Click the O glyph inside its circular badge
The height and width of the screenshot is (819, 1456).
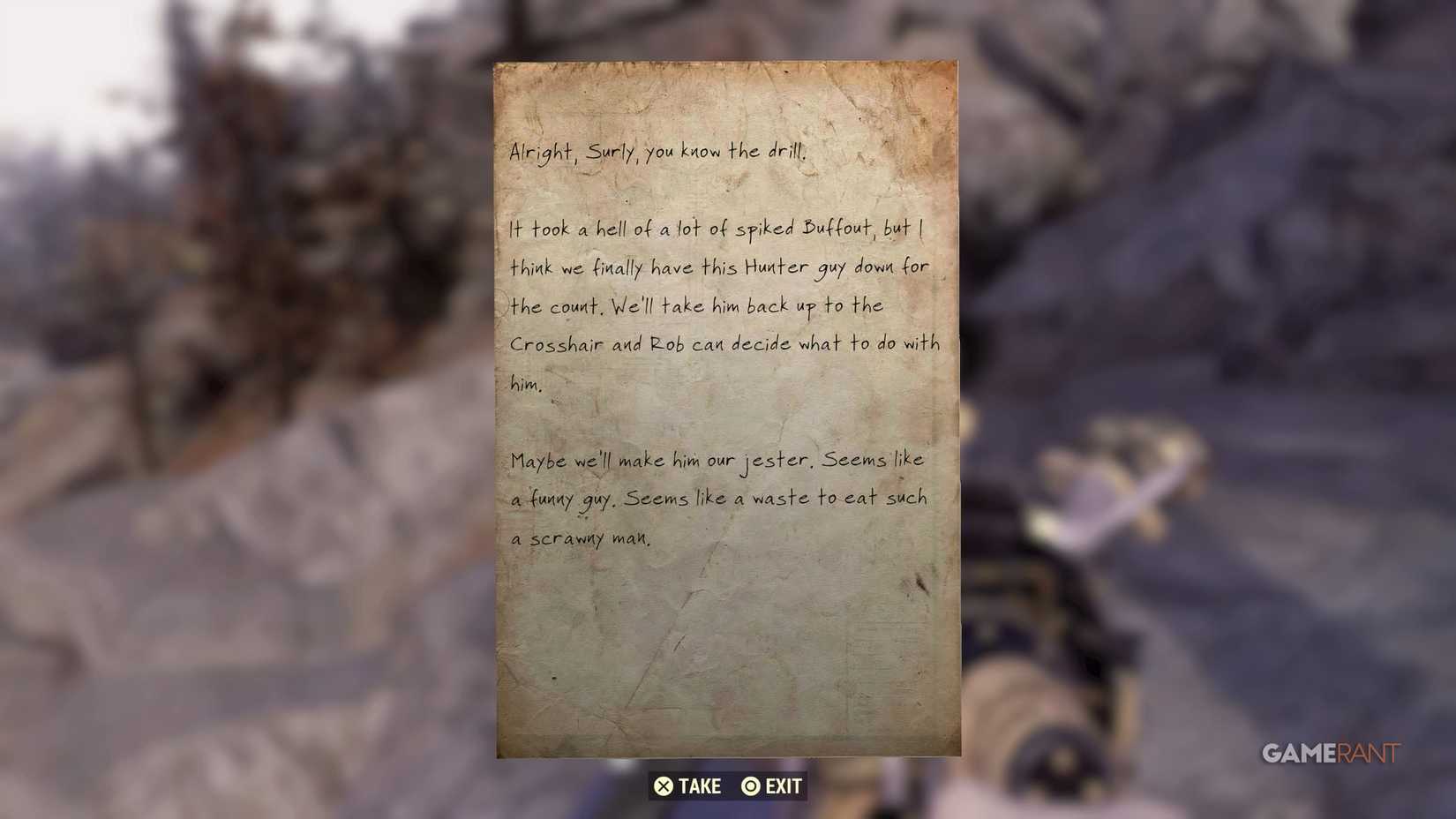coord(750,786)
